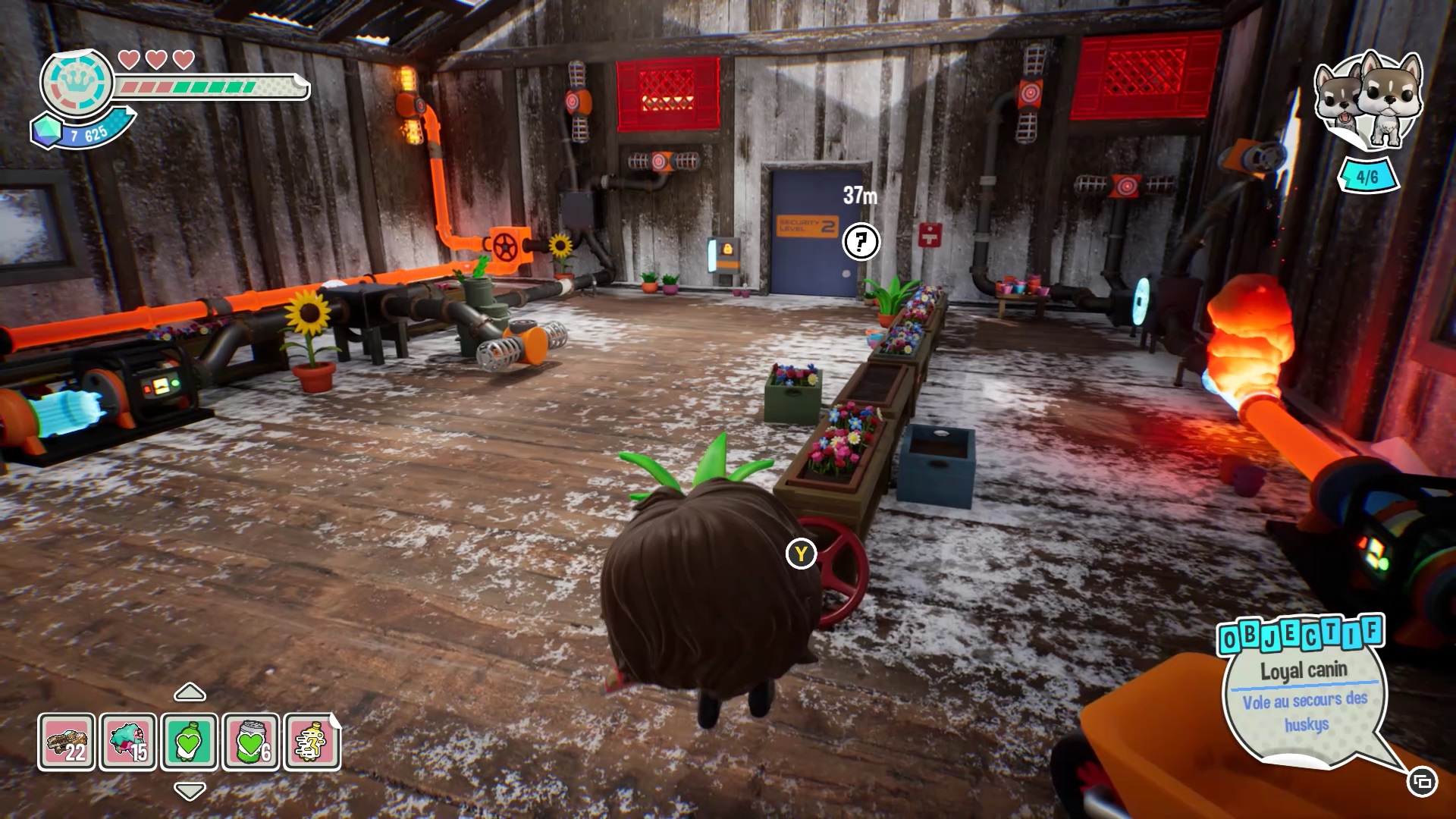1456x819 pixels.
Task: Cycle hotbar with the up arrow
Action: (x=190, y=692)
